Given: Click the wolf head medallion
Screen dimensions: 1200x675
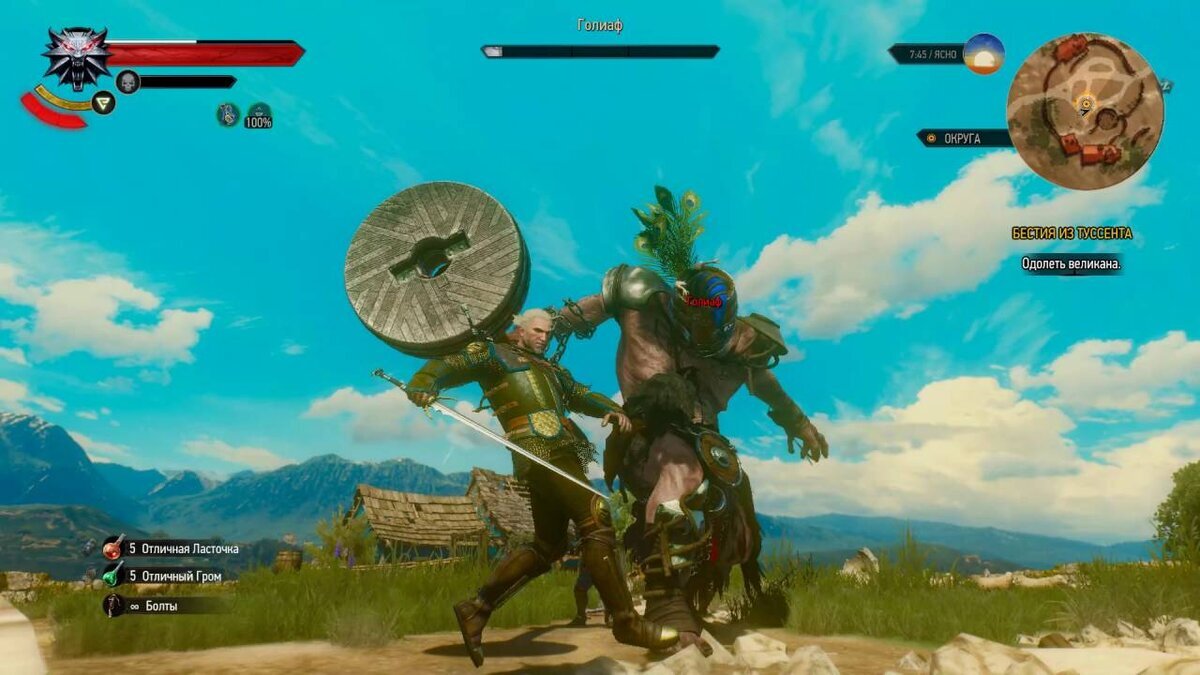Looking at the screenshot, I should 76,55.
